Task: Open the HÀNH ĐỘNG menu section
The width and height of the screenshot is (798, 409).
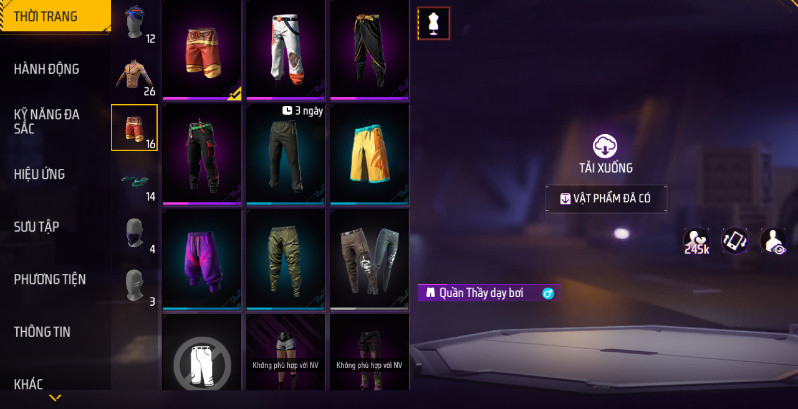Action: [x=47, y=69]
